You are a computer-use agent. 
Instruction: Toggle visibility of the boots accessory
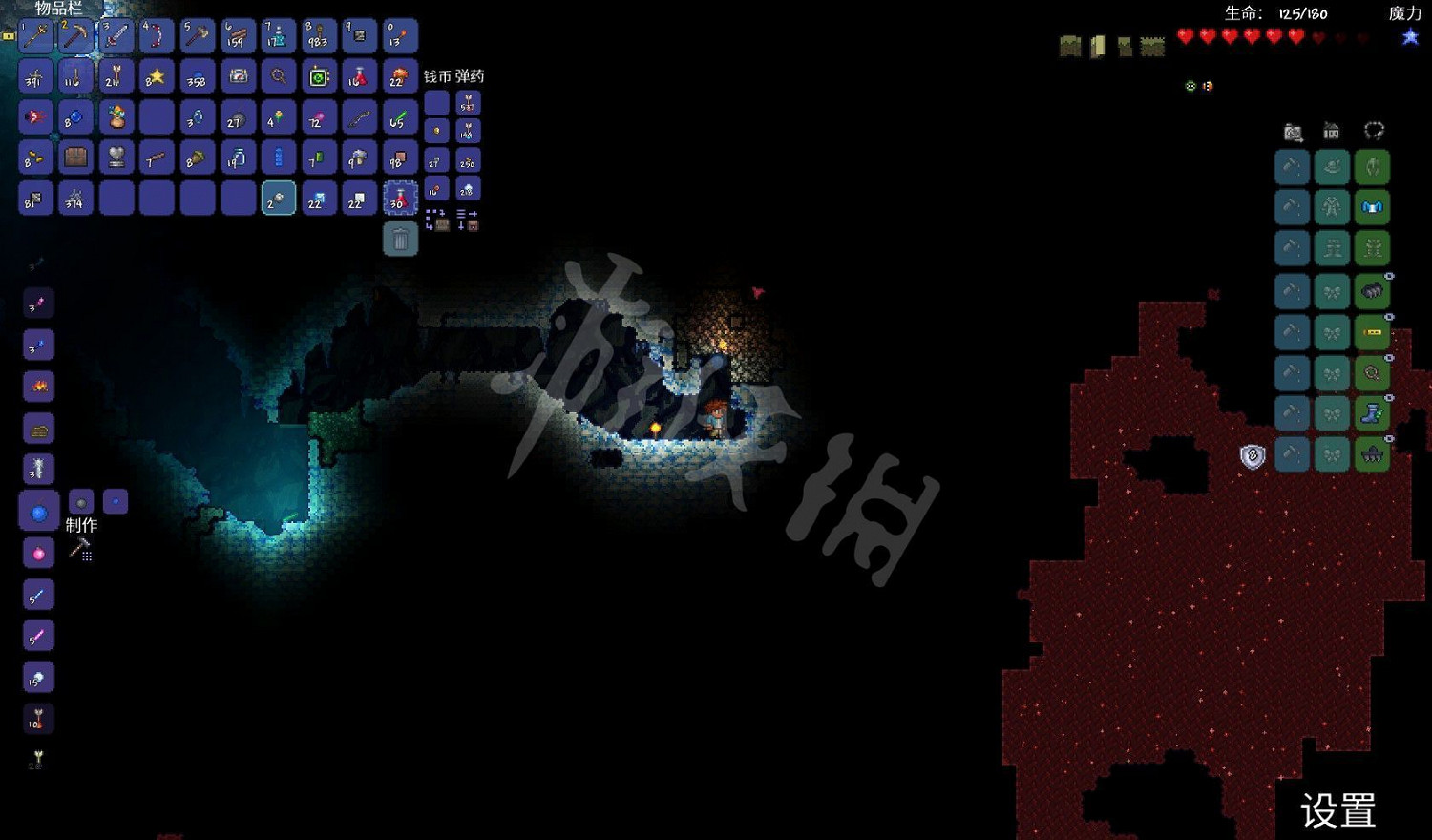click(x=1389, y=399)
